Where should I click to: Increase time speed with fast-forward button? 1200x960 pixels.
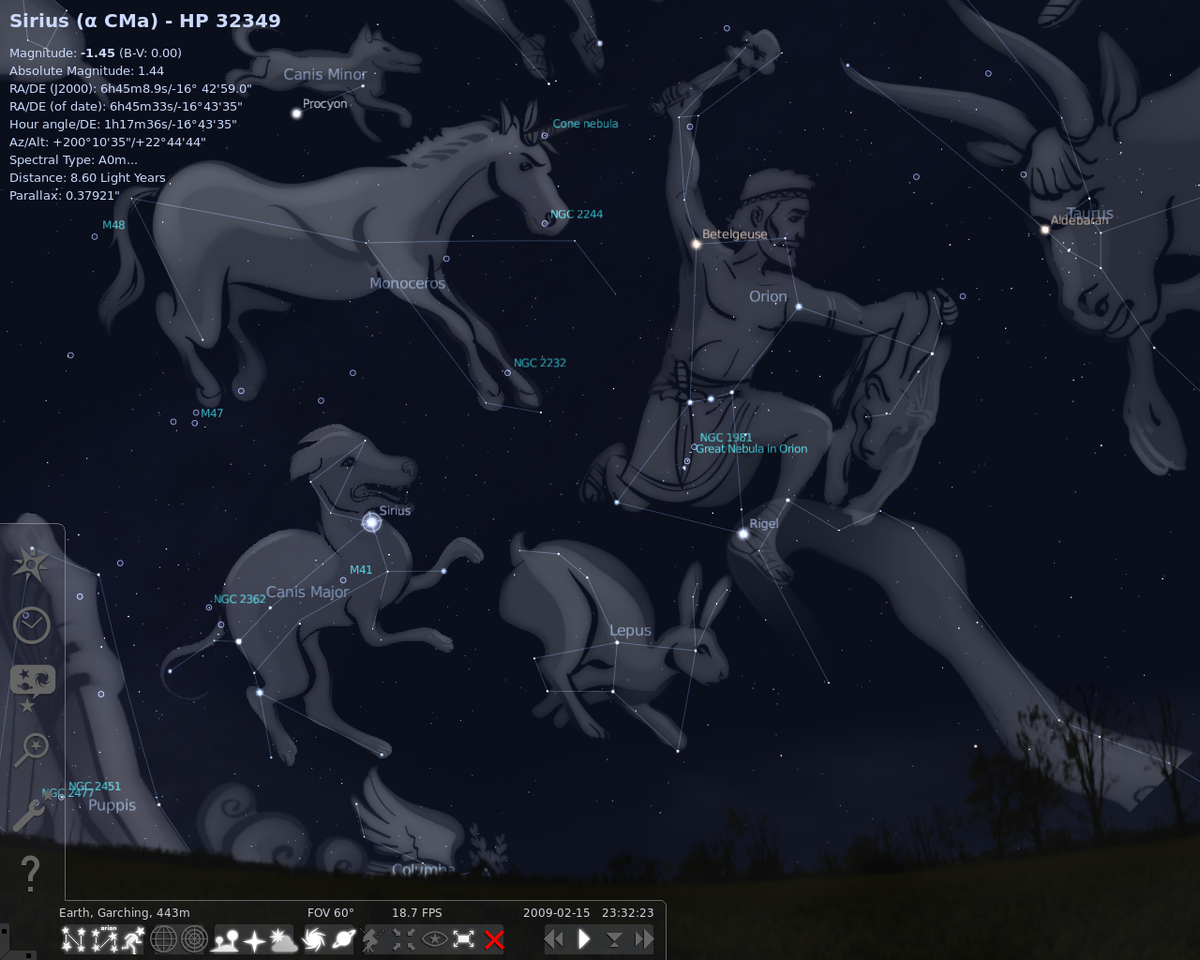644,939
